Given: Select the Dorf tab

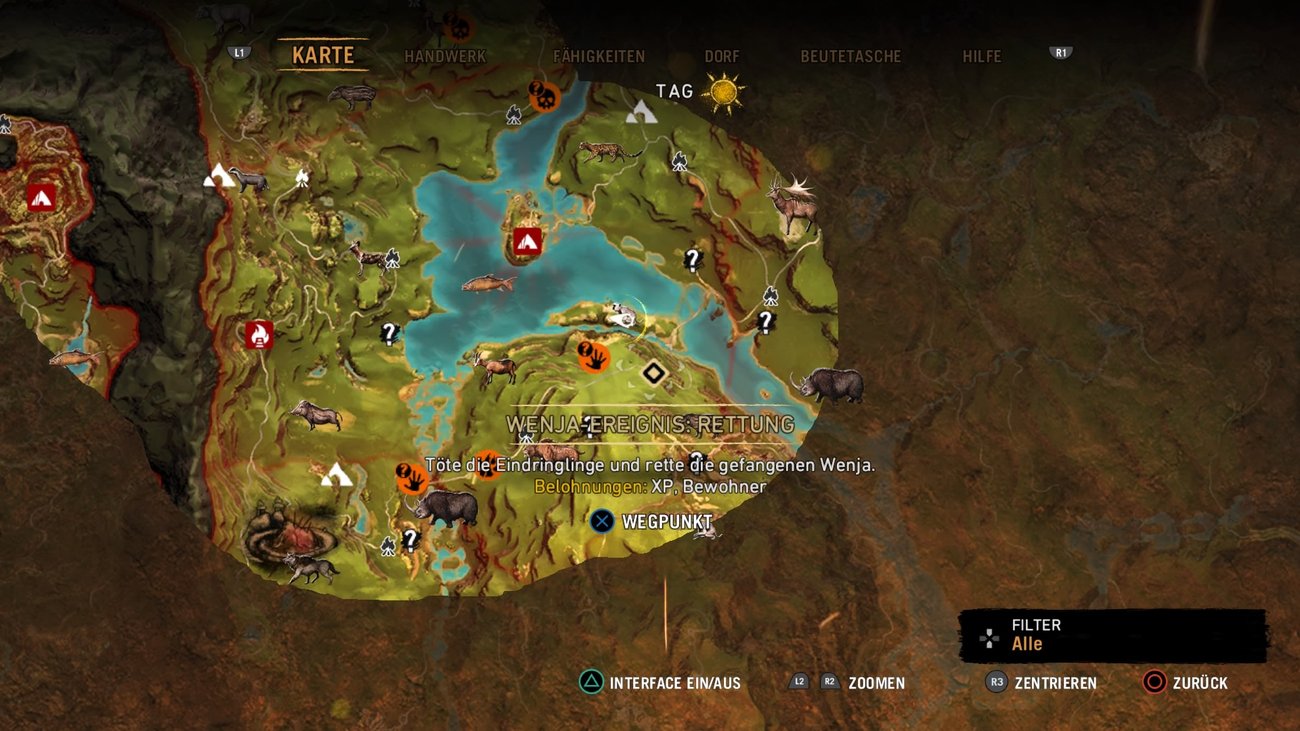Looking at the screenshot, I should (x=722, y=57).
